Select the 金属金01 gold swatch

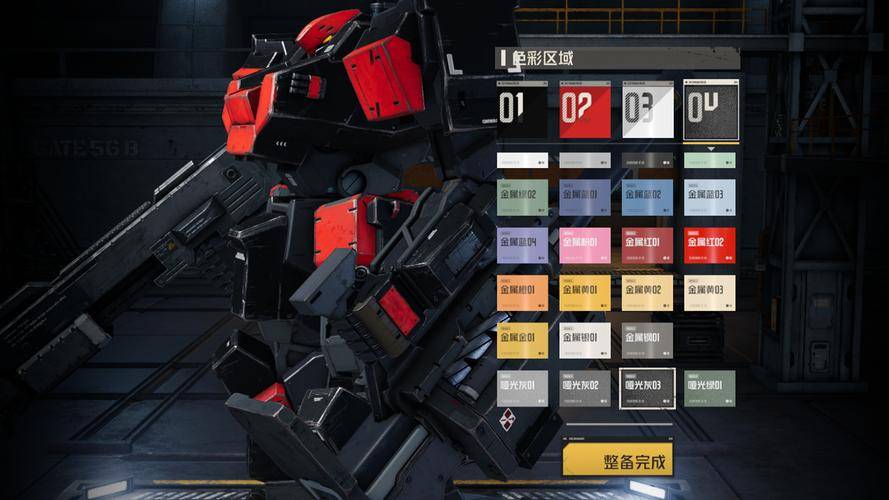click(522, 340)
